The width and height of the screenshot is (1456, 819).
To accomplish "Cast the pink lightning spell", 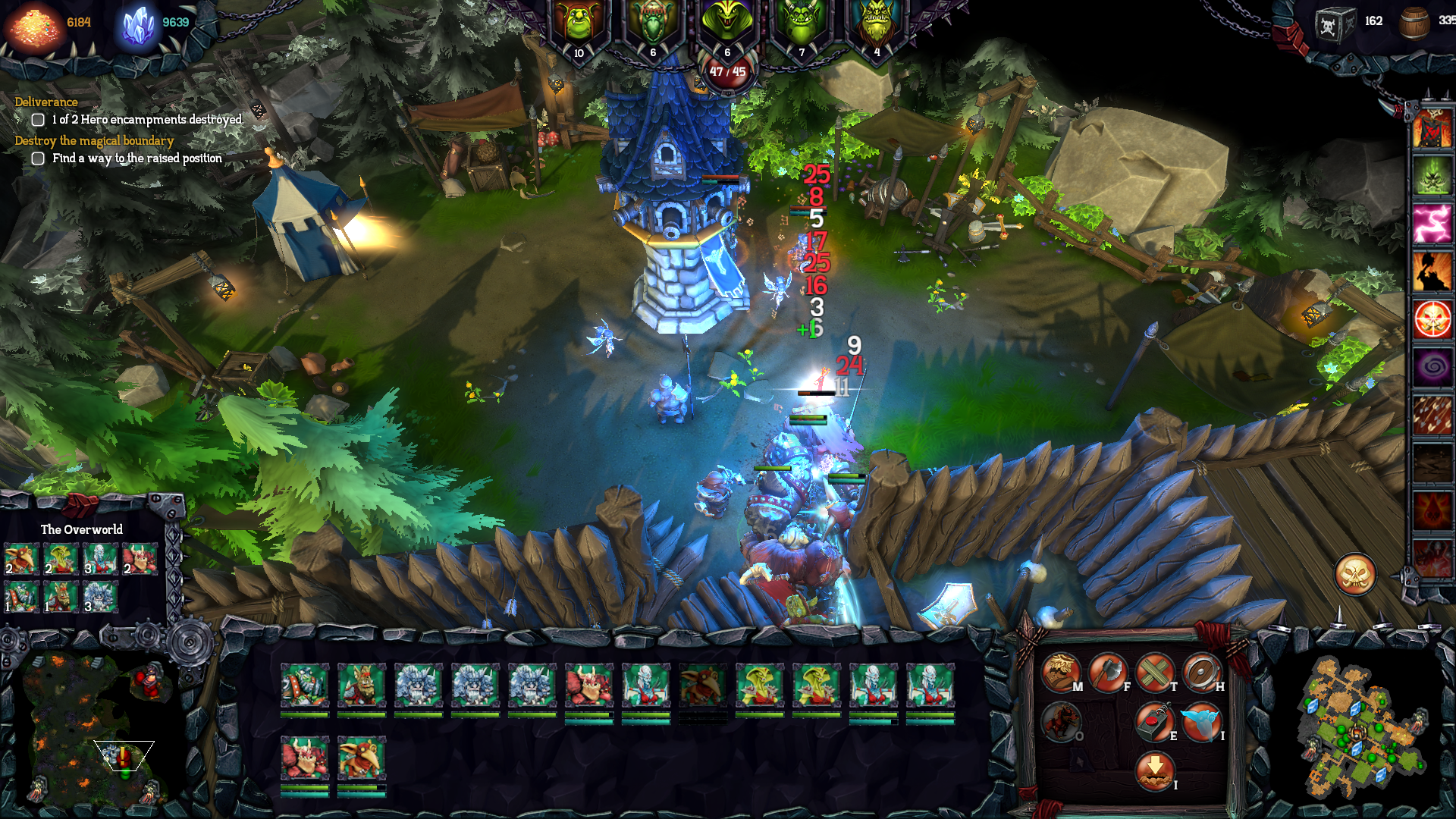I will point(1432,224).
